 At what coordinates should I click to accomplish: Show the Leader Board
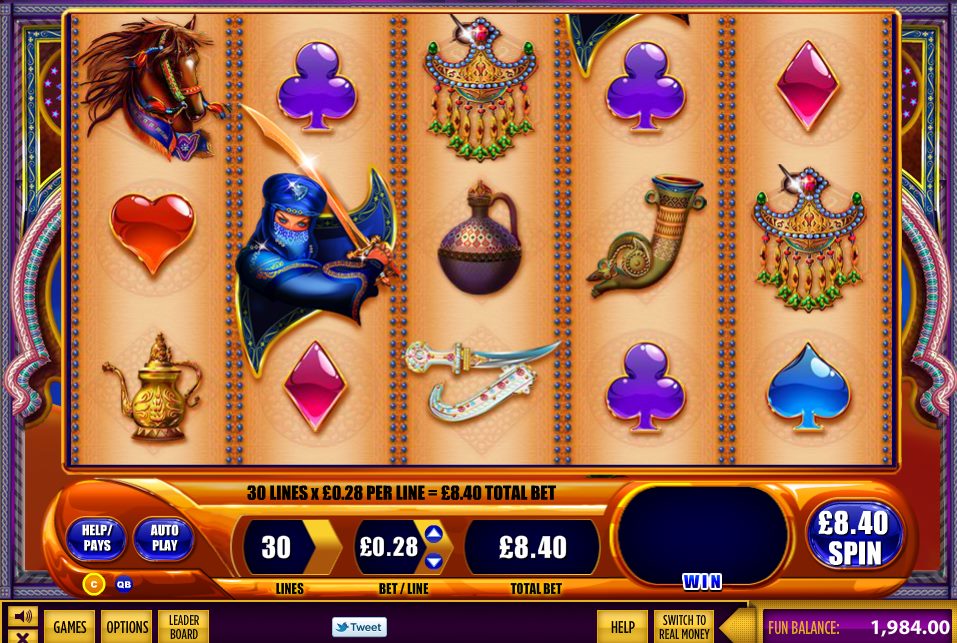pyautogui.click(x=184, y=627)
